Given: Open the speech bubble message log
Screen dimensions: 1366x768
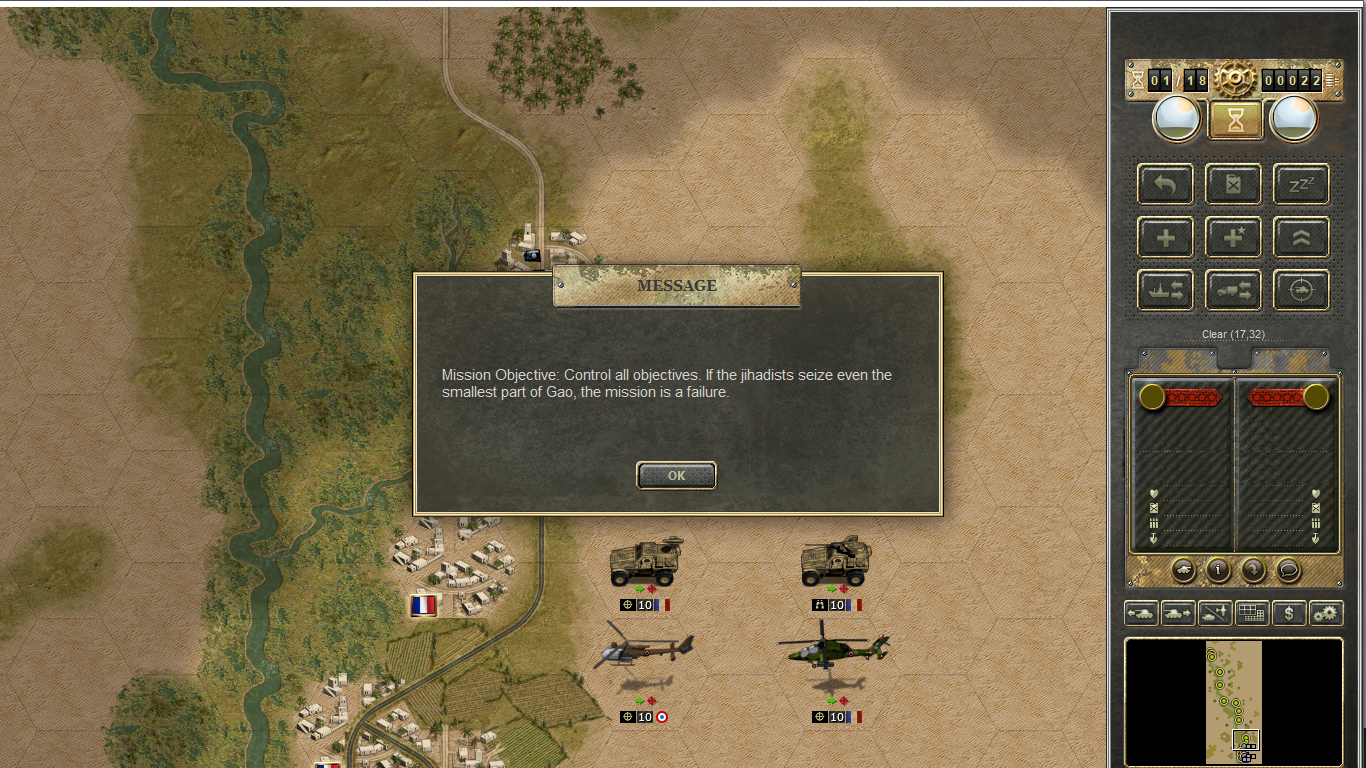Looking at the screenshot, I should [1289, 570].
